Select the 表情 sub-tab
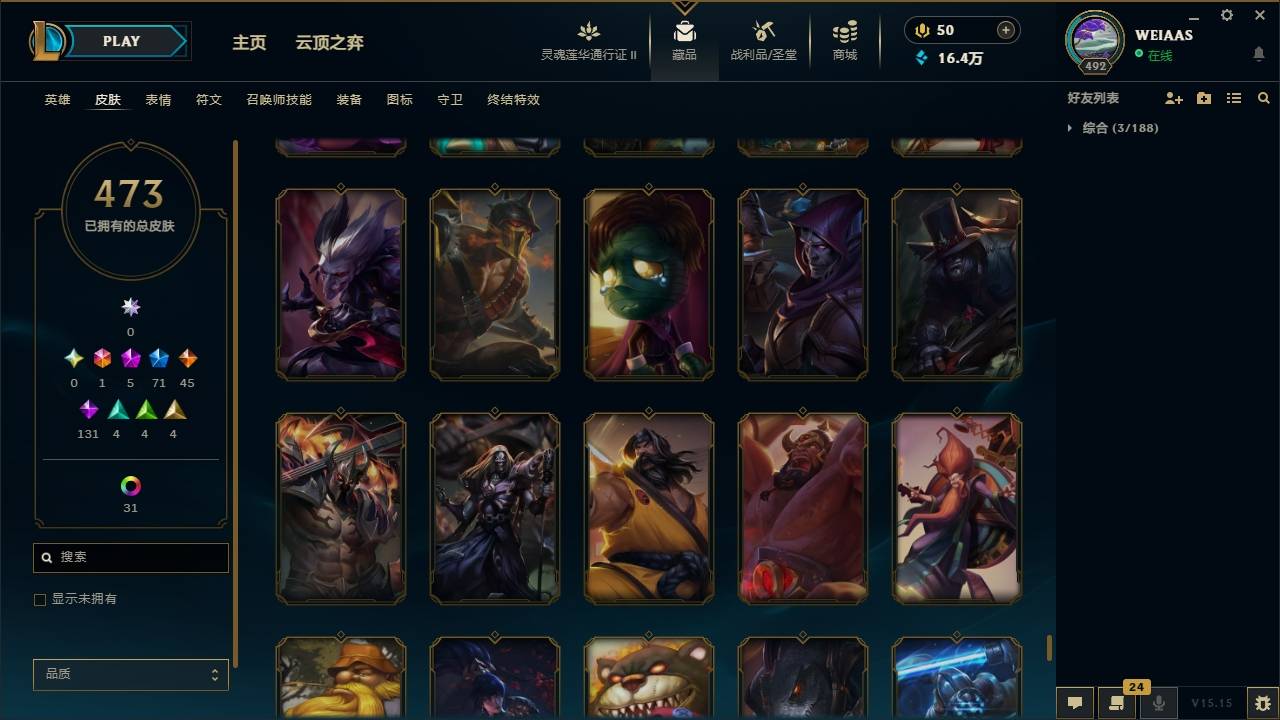Viewport: 1280px width, 720px height. click(160, 100)
